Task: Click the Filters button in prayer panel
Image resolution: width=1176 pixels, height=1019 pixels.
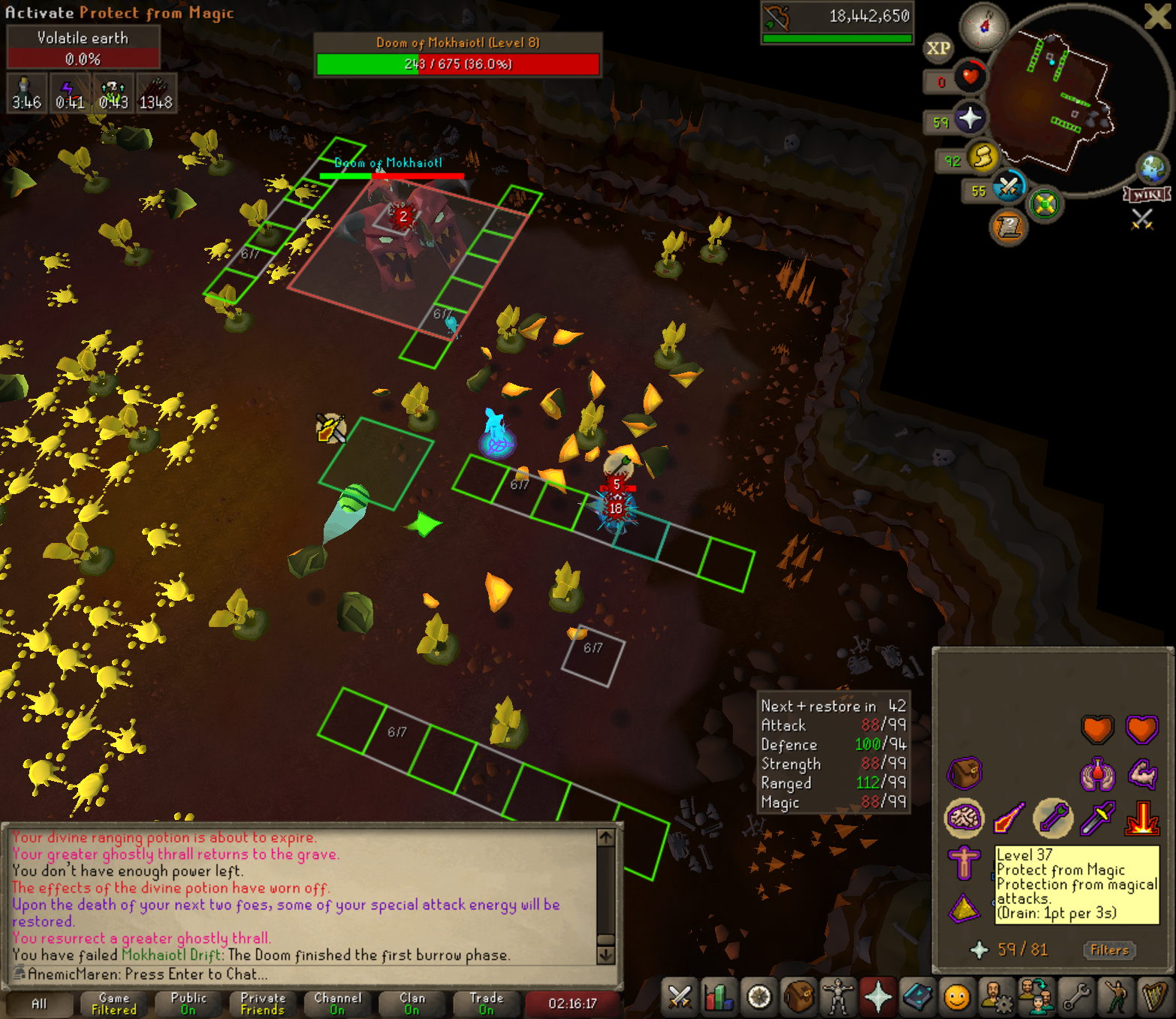Action: (1109, 950)
